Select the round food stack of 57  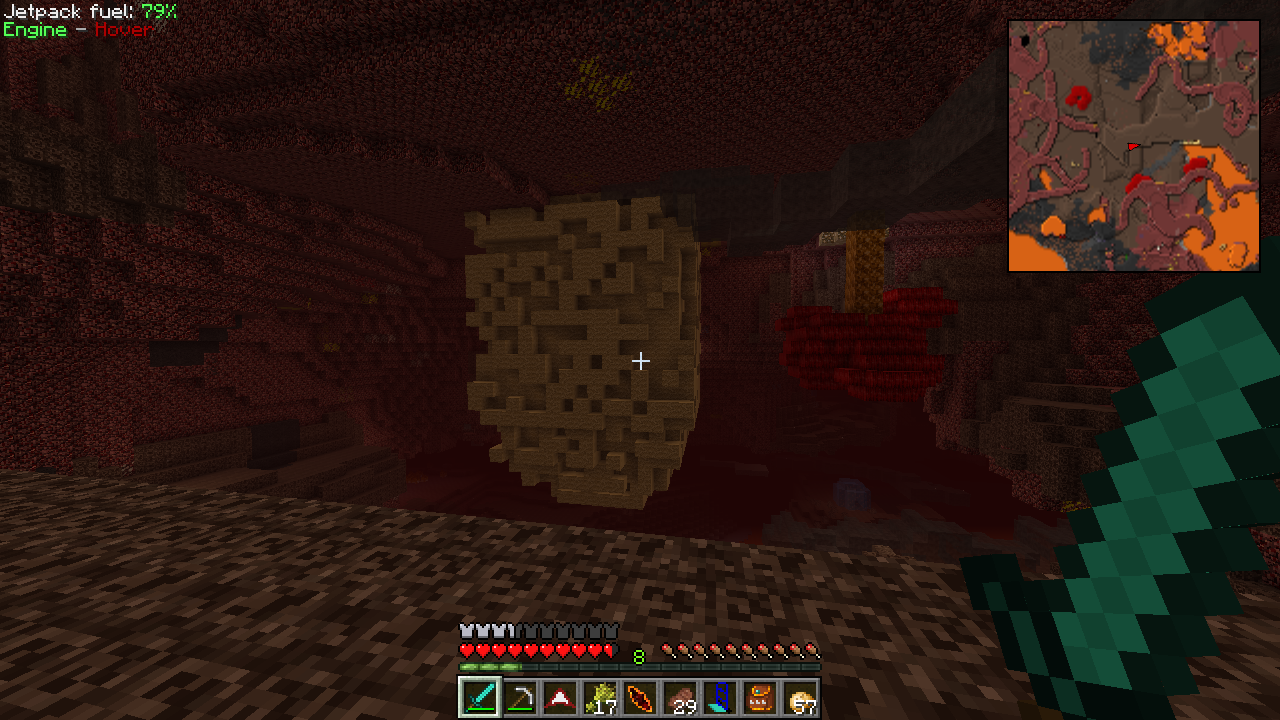point(800,697)
